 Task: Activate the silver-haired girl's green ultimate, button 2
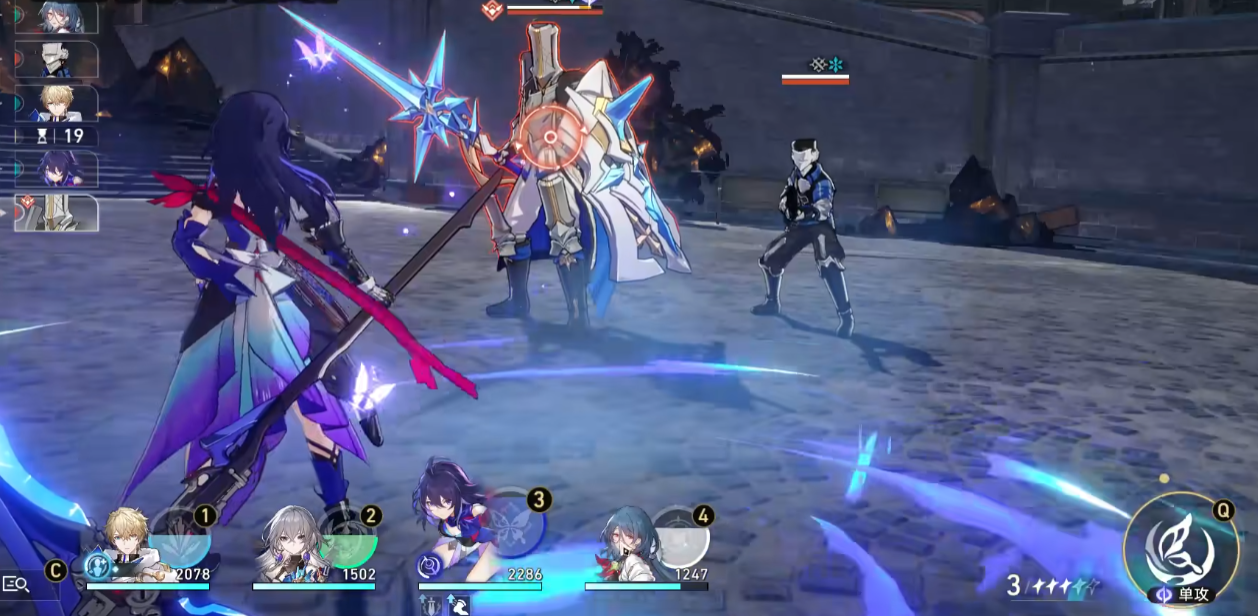[350, 538]
